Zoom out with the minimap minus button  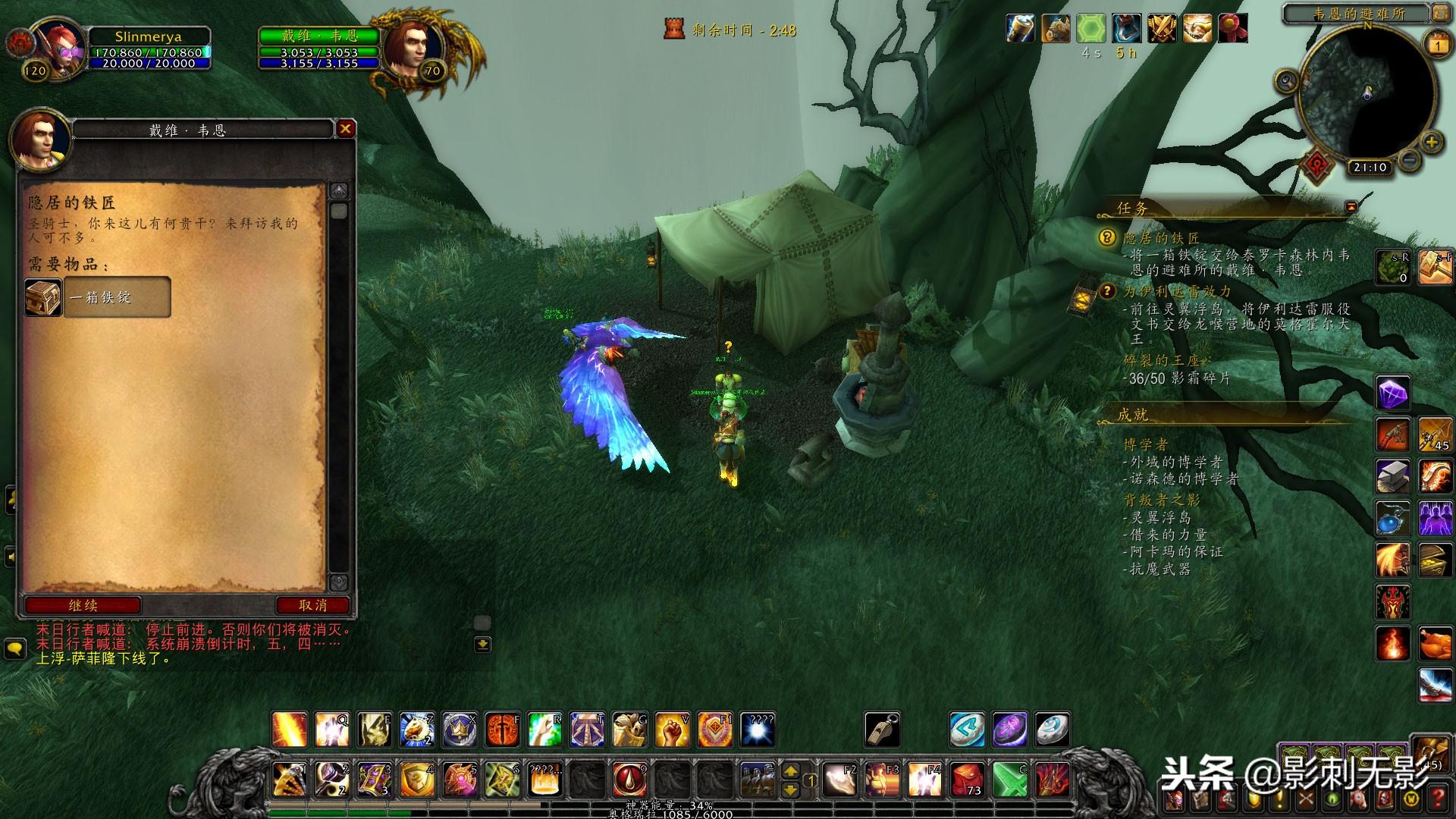click(1410, 159)
